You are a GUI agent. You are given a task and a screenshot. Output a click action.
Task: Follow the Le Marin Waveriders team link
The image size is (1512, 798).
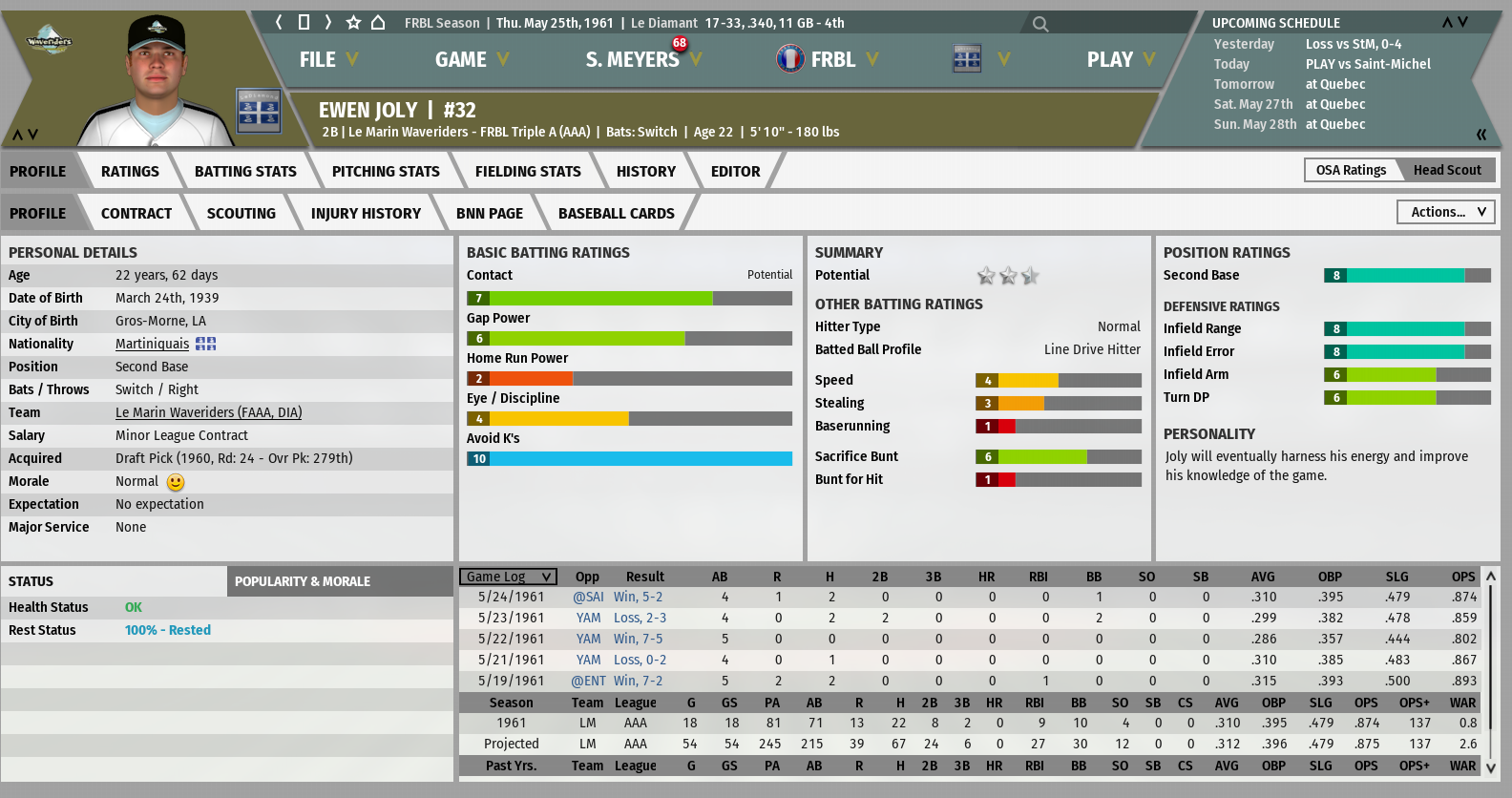click(x=208, y=412)
